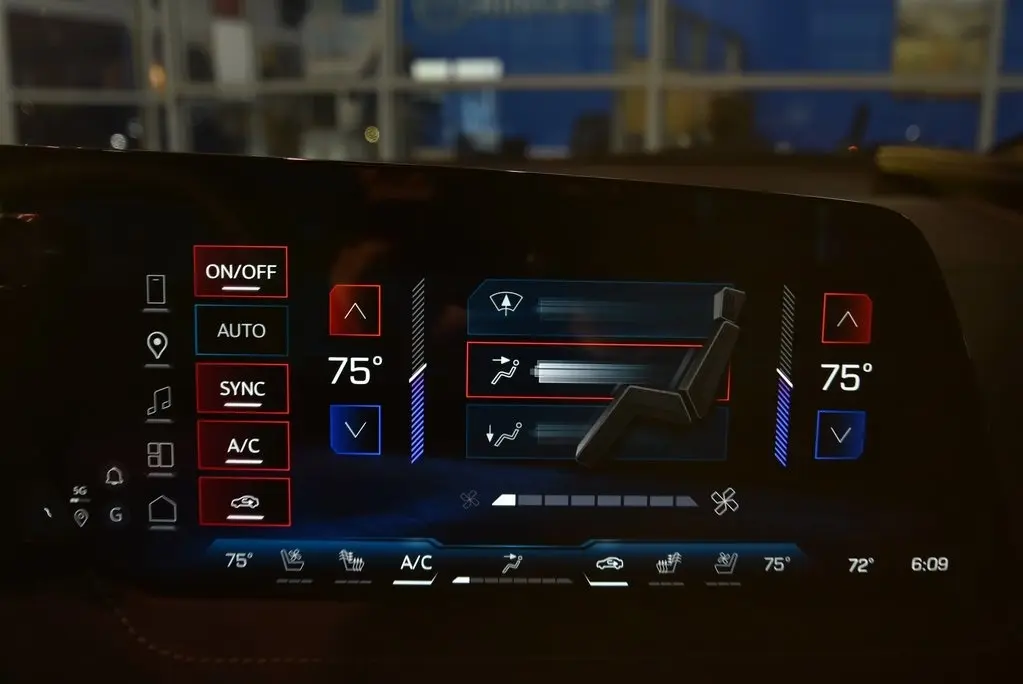Open navigation via the sidebar map pin
The height and width of the screenshot is (684, 1023).
point(157,346)
